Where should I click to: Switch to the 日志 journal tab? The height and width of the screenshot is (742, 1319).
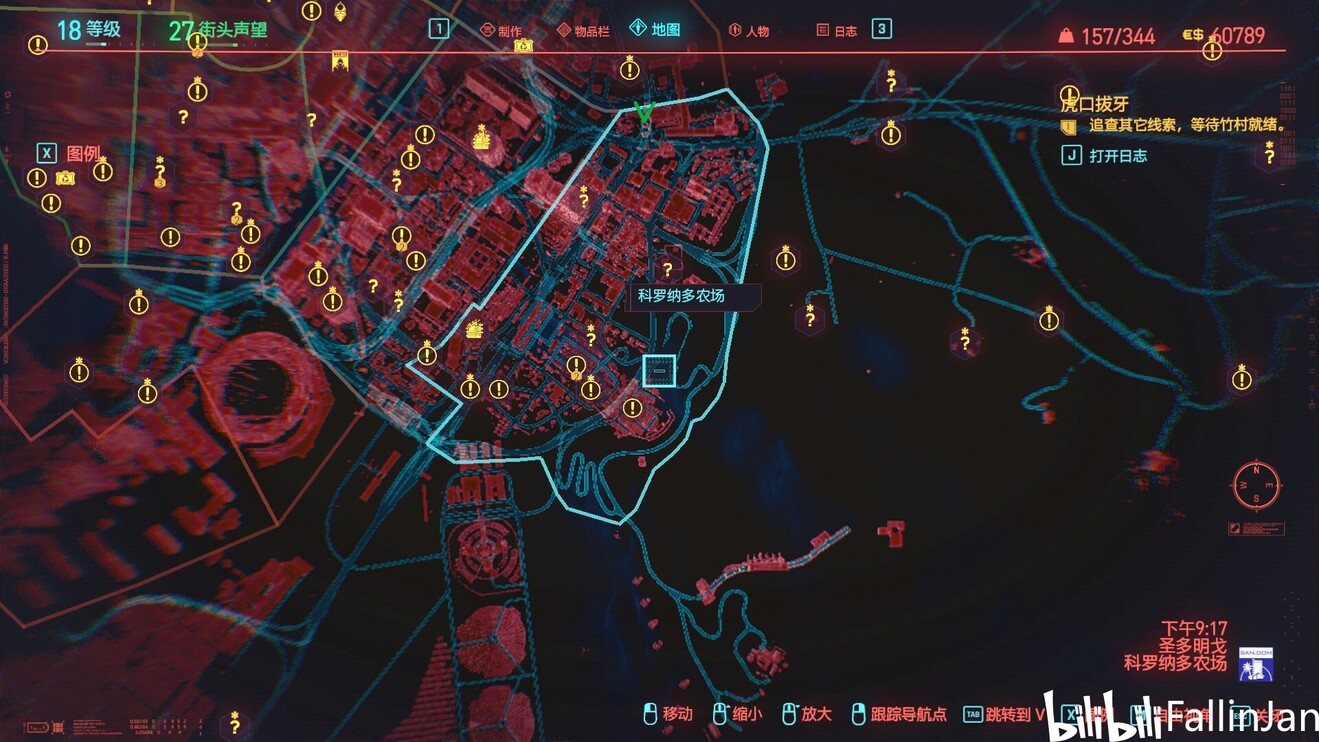coord(837,30)
